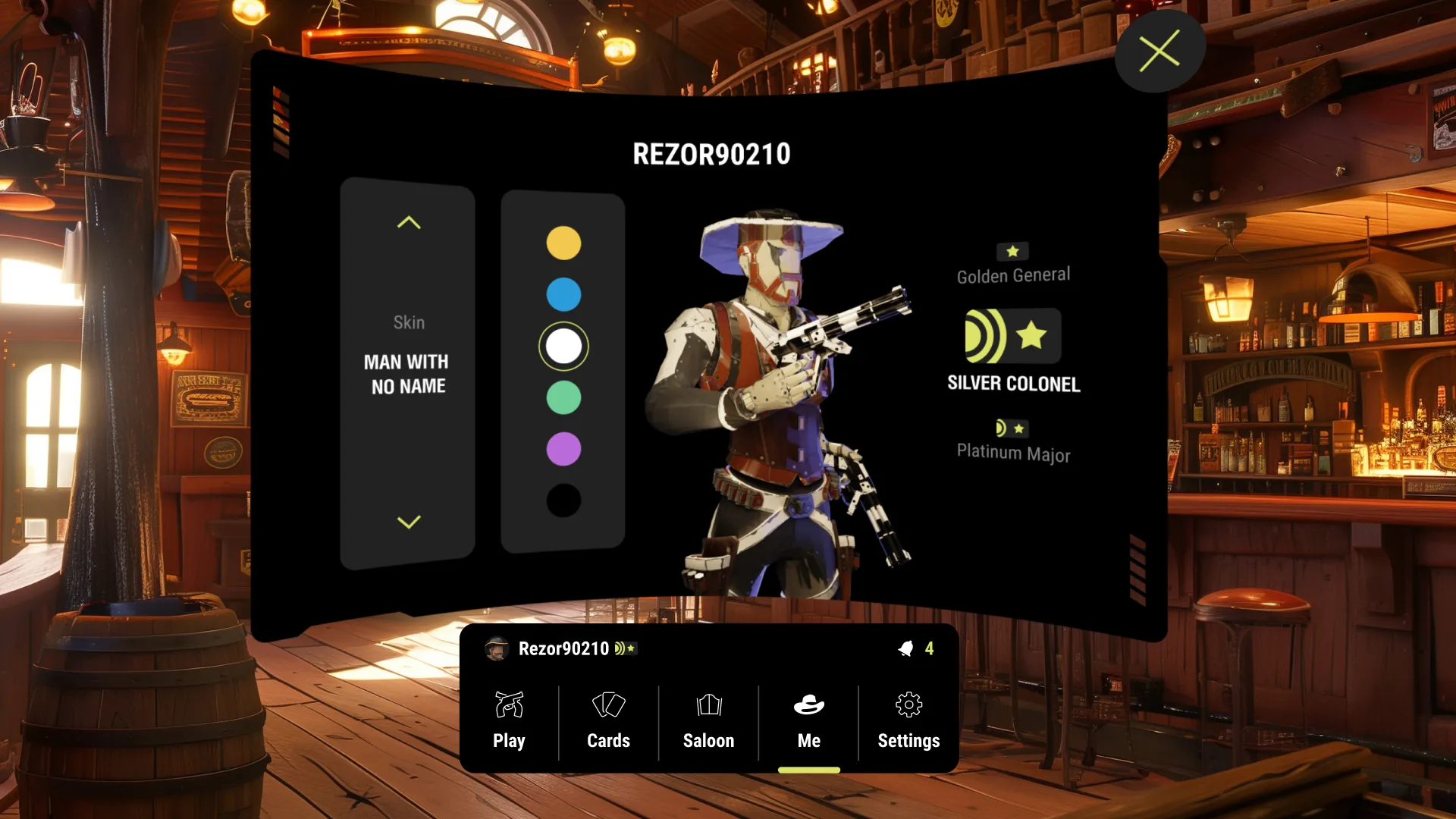Choose the blue color swatch
This screenshot has width=1456, height=819.
pyautogui.click(x=563, y=294)
